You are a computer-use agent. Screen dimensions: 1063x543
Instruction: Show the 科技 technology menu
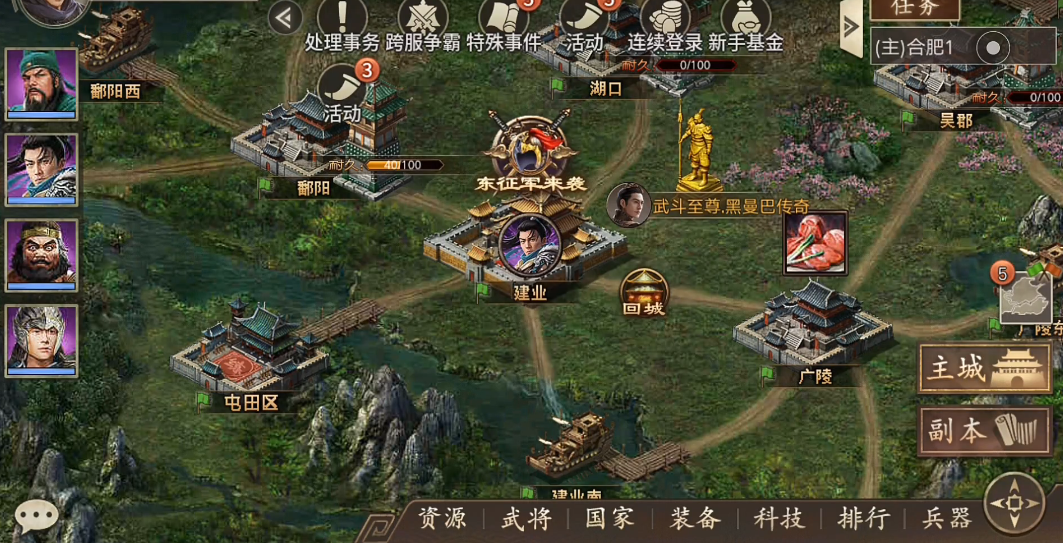tap(779, 518)
